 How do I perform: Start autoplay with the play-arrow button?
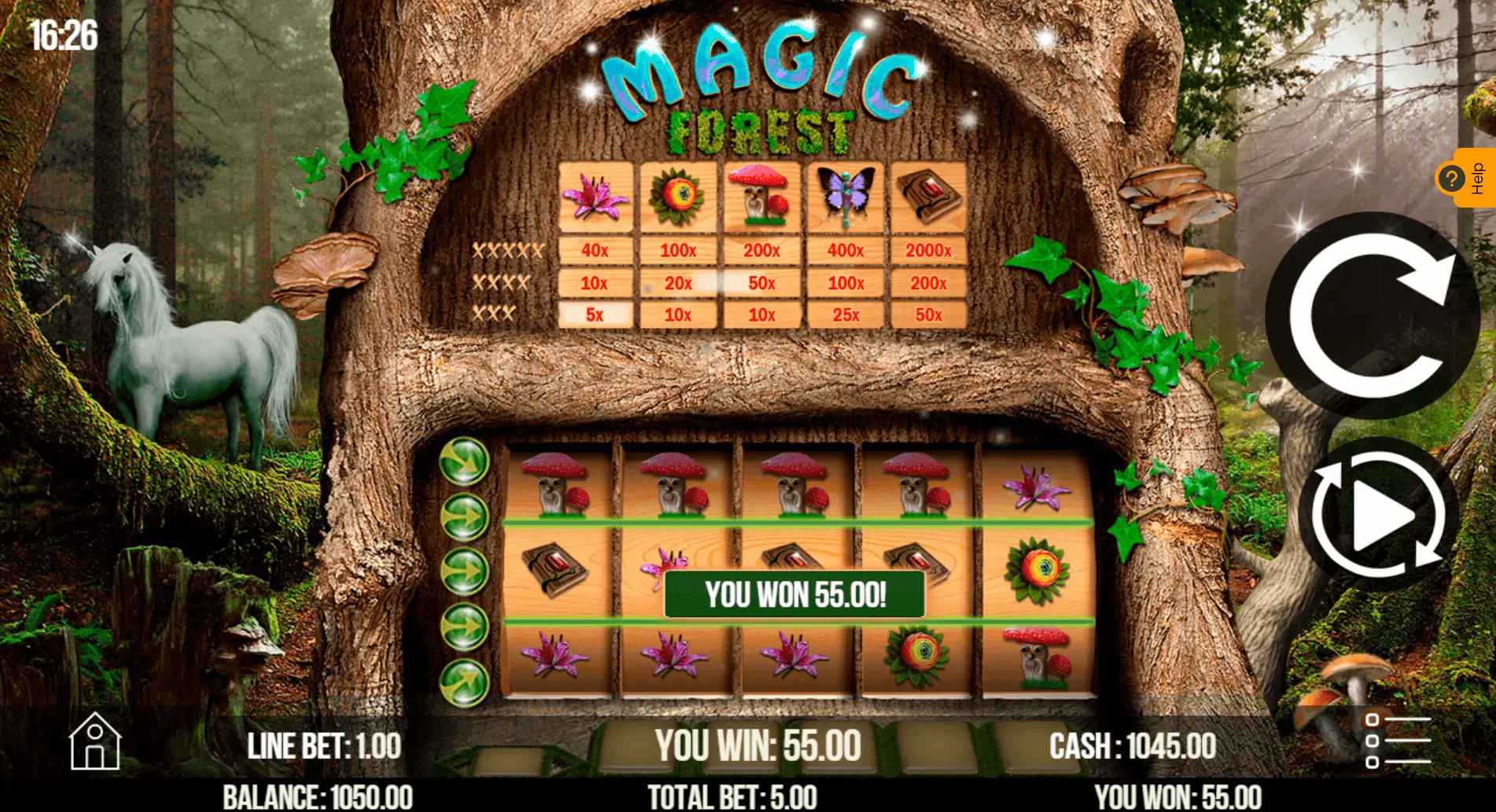pyautogui.click(x=1378, y=516)
